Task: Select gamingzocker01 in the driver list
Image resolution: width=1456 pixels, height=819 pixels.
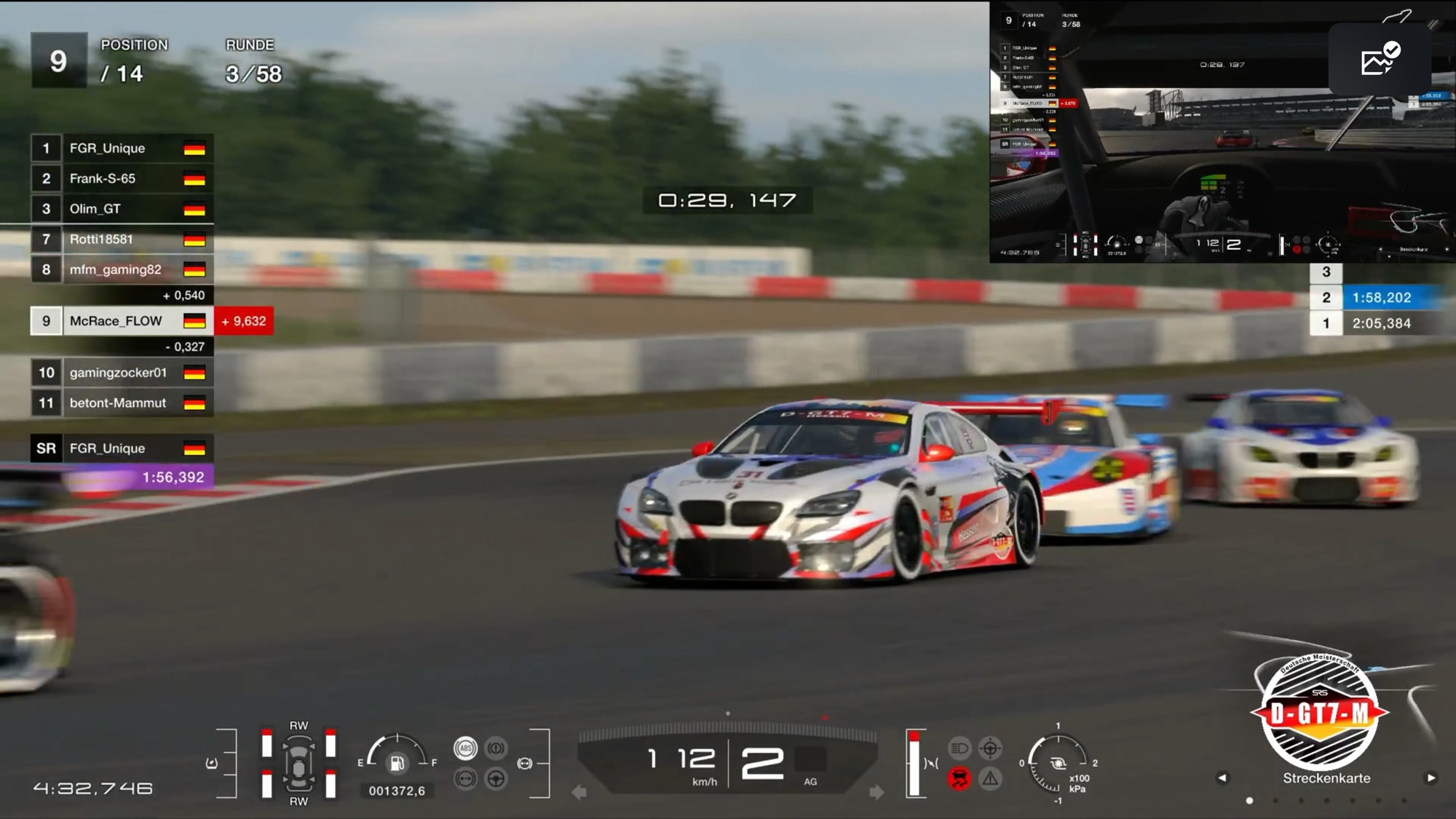Action: [x=122, y=373]
